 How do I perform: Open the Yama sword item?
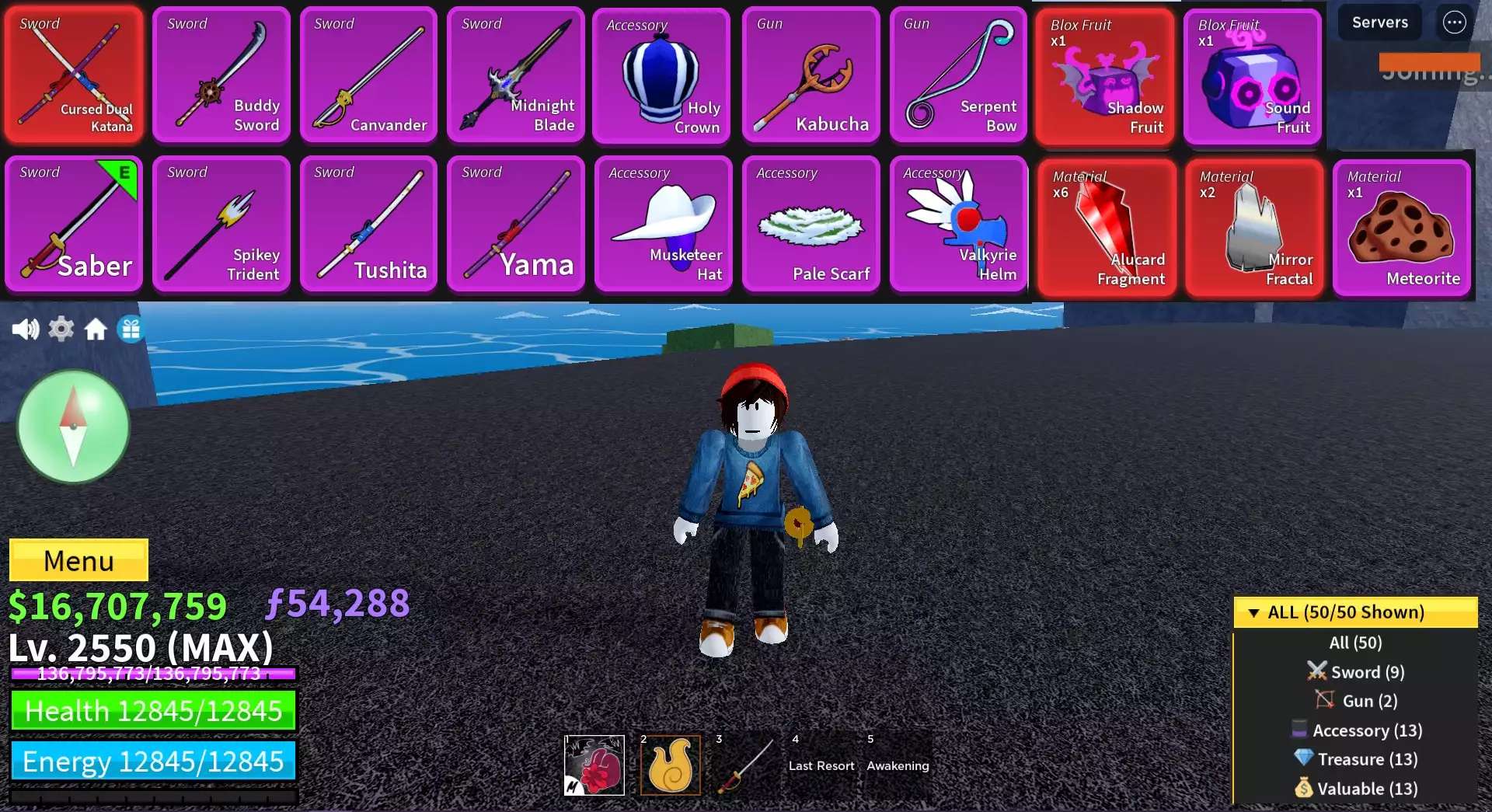tap(516, 224)
